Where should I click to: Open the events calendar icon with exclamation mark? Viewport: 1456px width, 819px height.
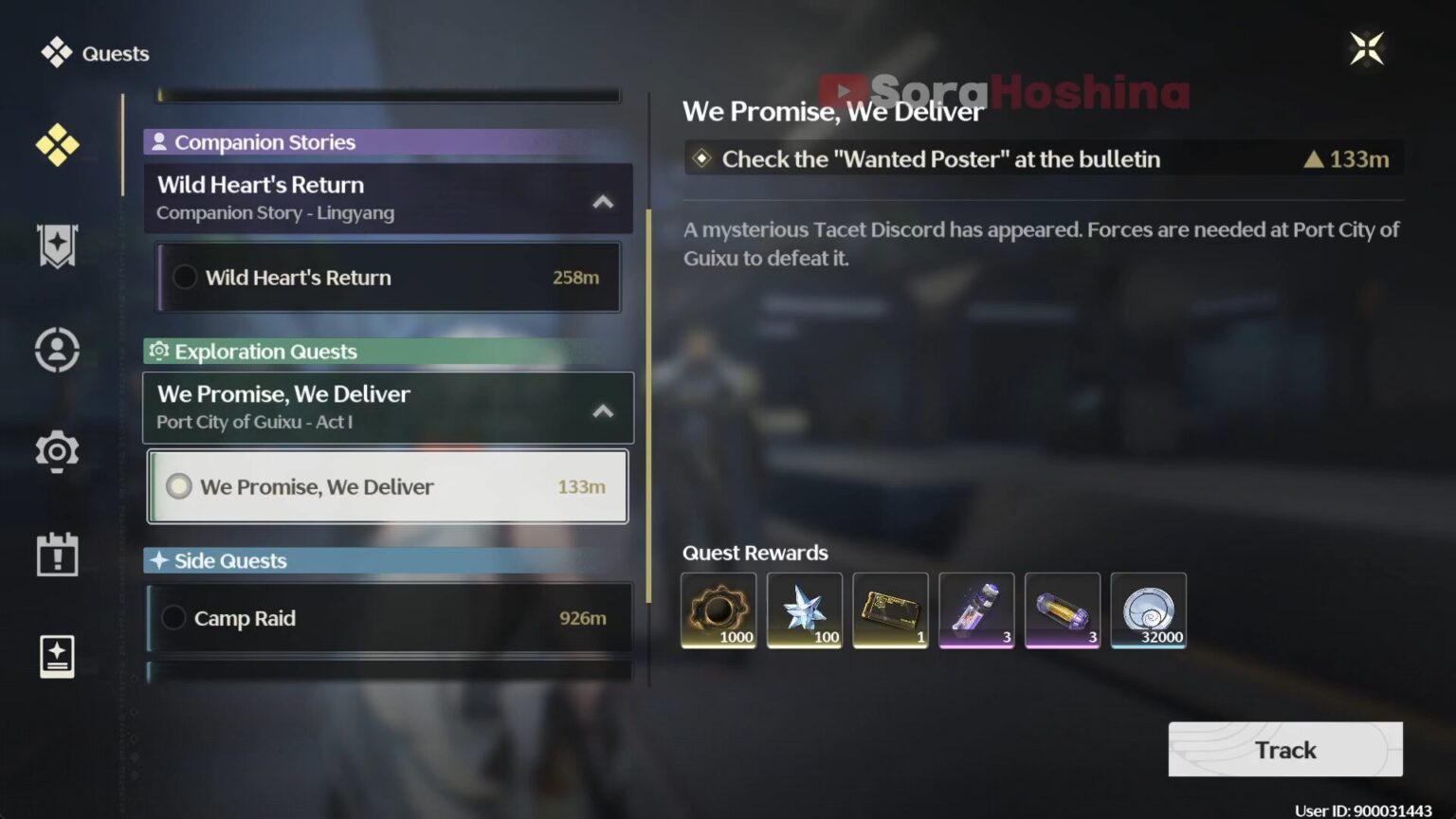[x=57, y=555]
